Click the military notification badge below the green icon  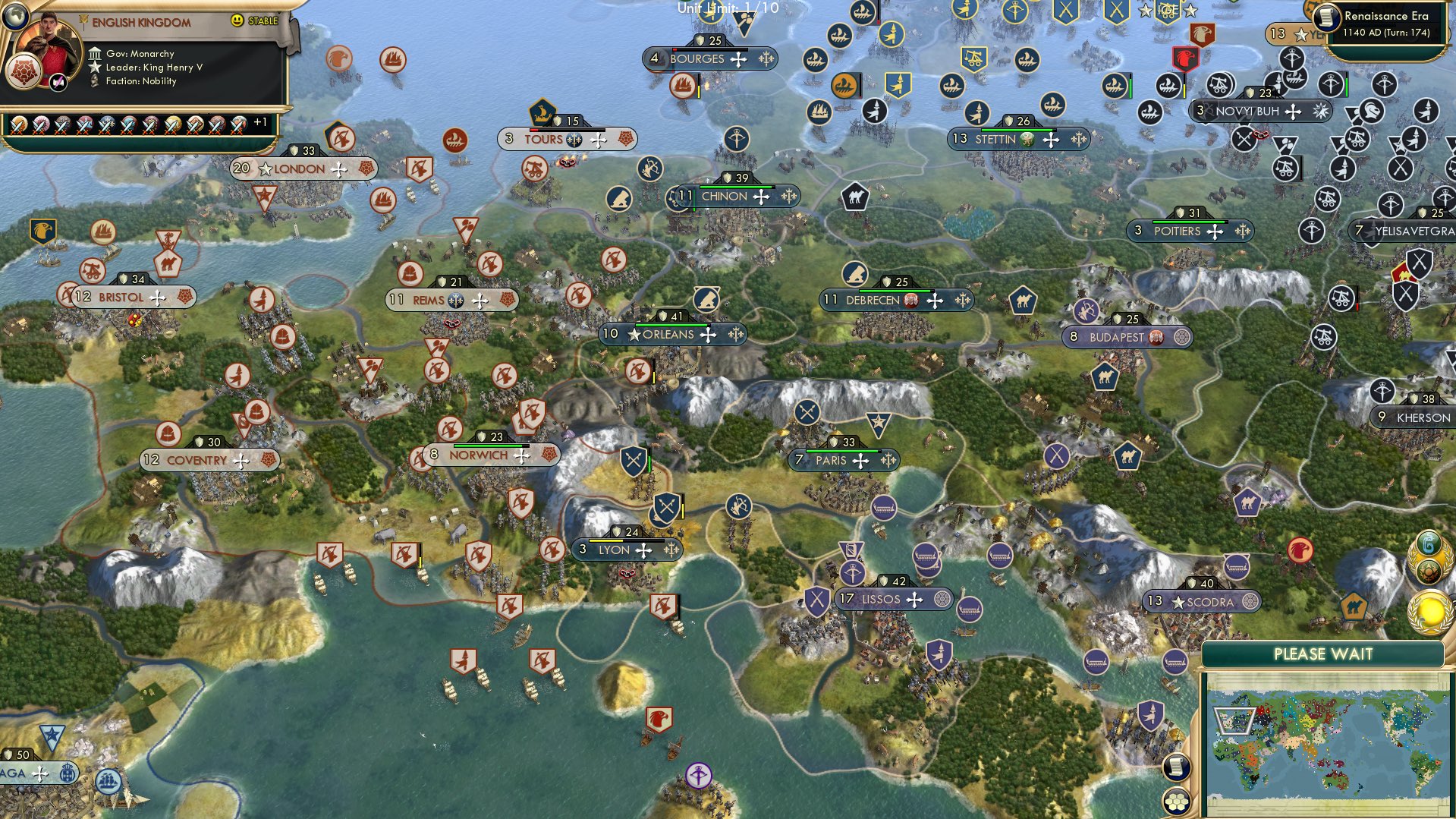pyautogui.click(x=1429, y=571)
